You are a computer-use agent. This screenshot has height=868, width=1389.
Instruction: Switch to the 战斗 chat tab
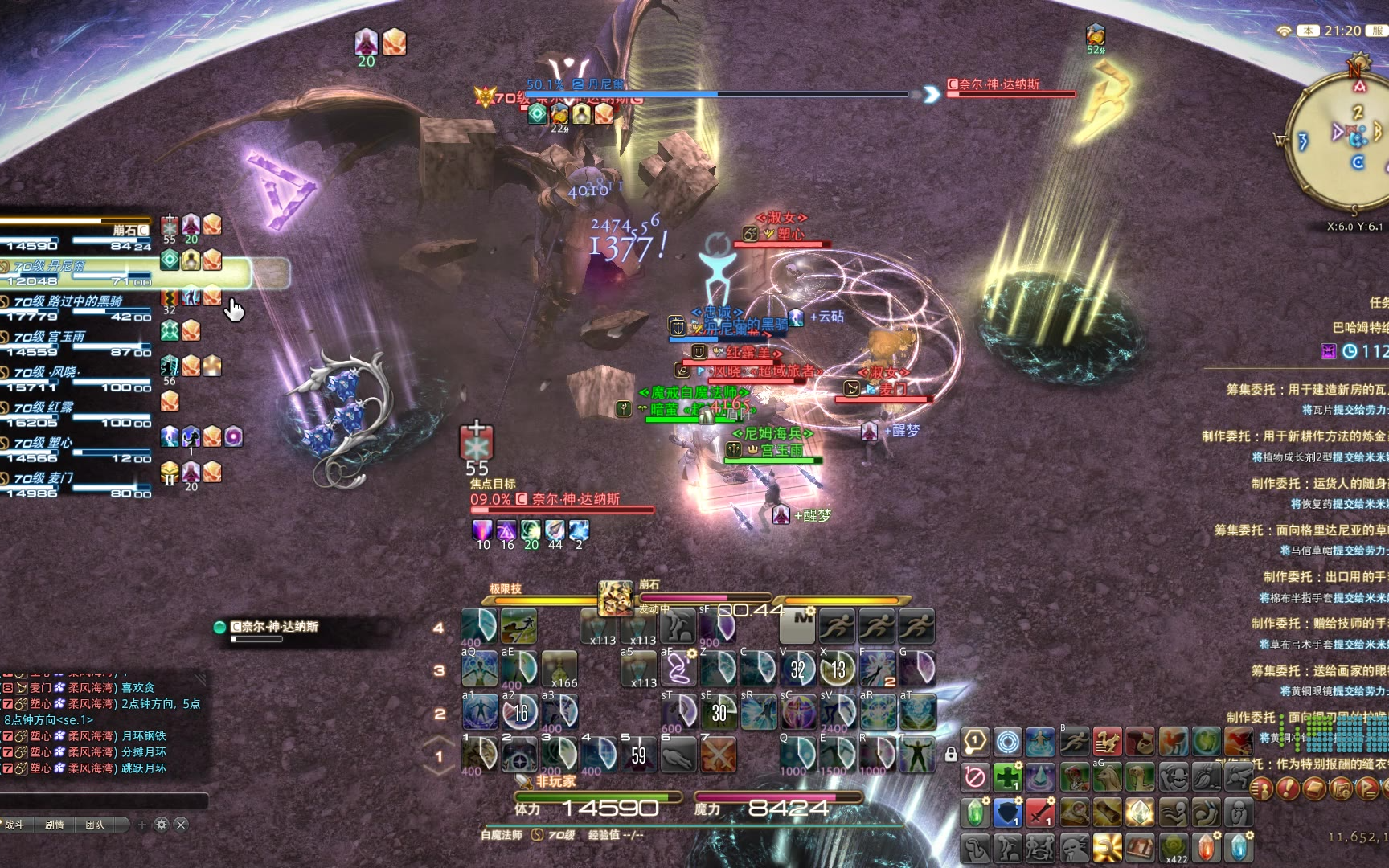coord(15,825)
